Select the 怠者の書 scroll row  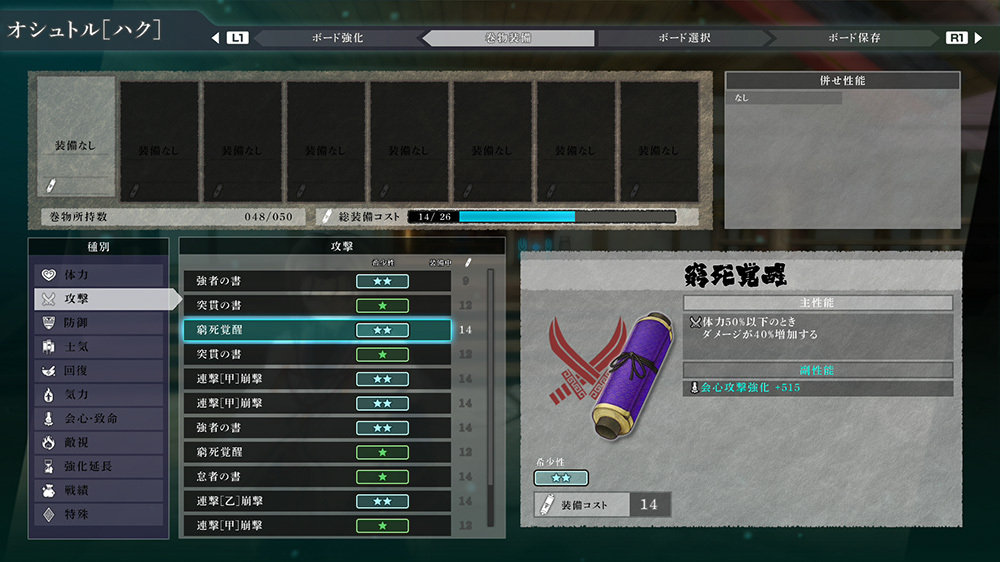click(316, 476)
